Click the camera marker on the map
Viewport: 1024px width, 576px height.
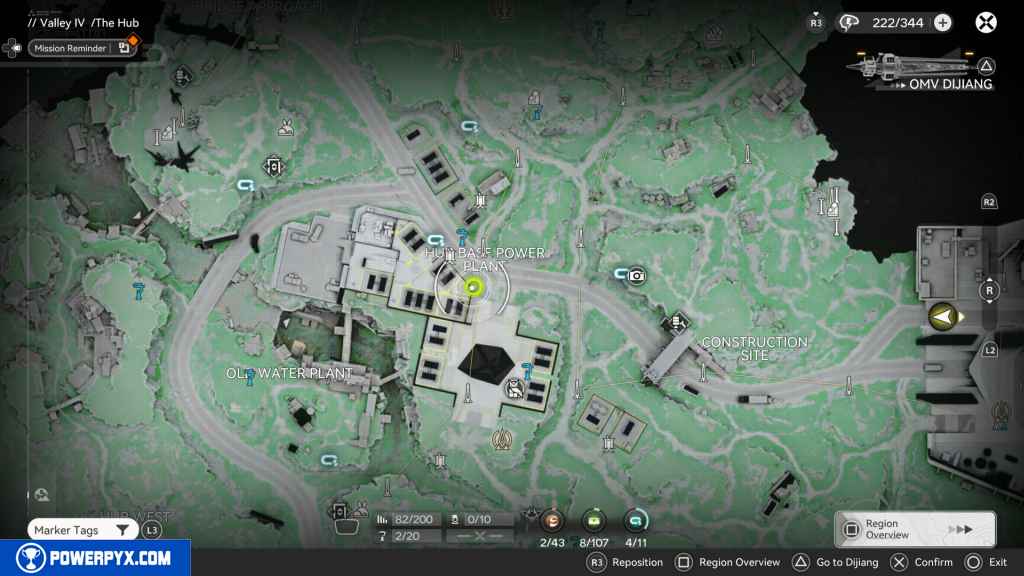pos(637,275)
